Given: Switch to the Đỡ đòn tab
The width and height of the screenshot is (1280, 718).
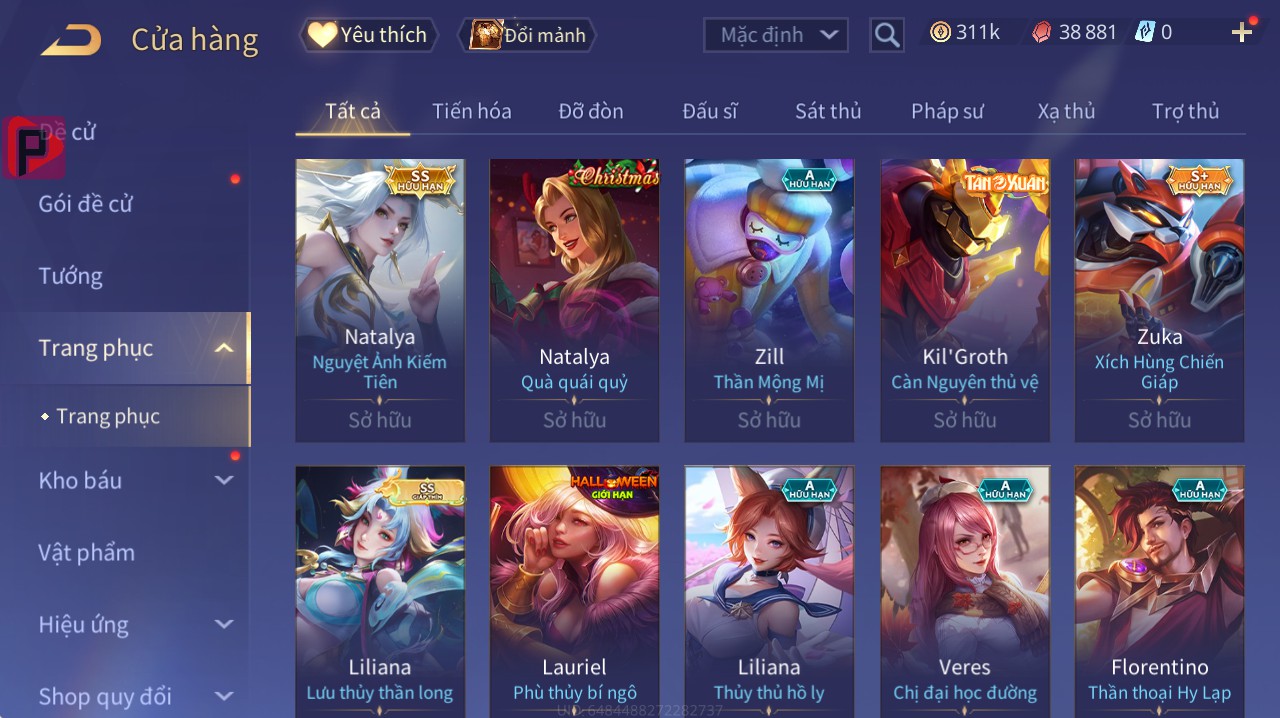Looking at the screenshot, I should pos(590,111).
